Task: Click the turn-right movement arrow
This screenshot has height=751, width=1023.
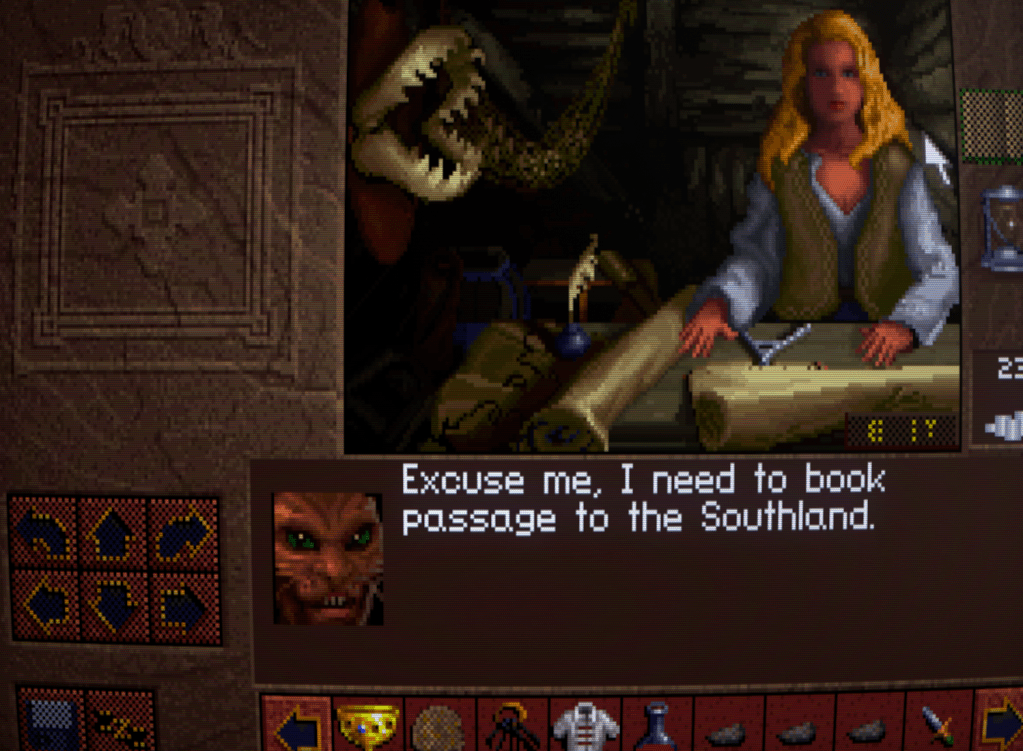Action: (x=183, y=533)
